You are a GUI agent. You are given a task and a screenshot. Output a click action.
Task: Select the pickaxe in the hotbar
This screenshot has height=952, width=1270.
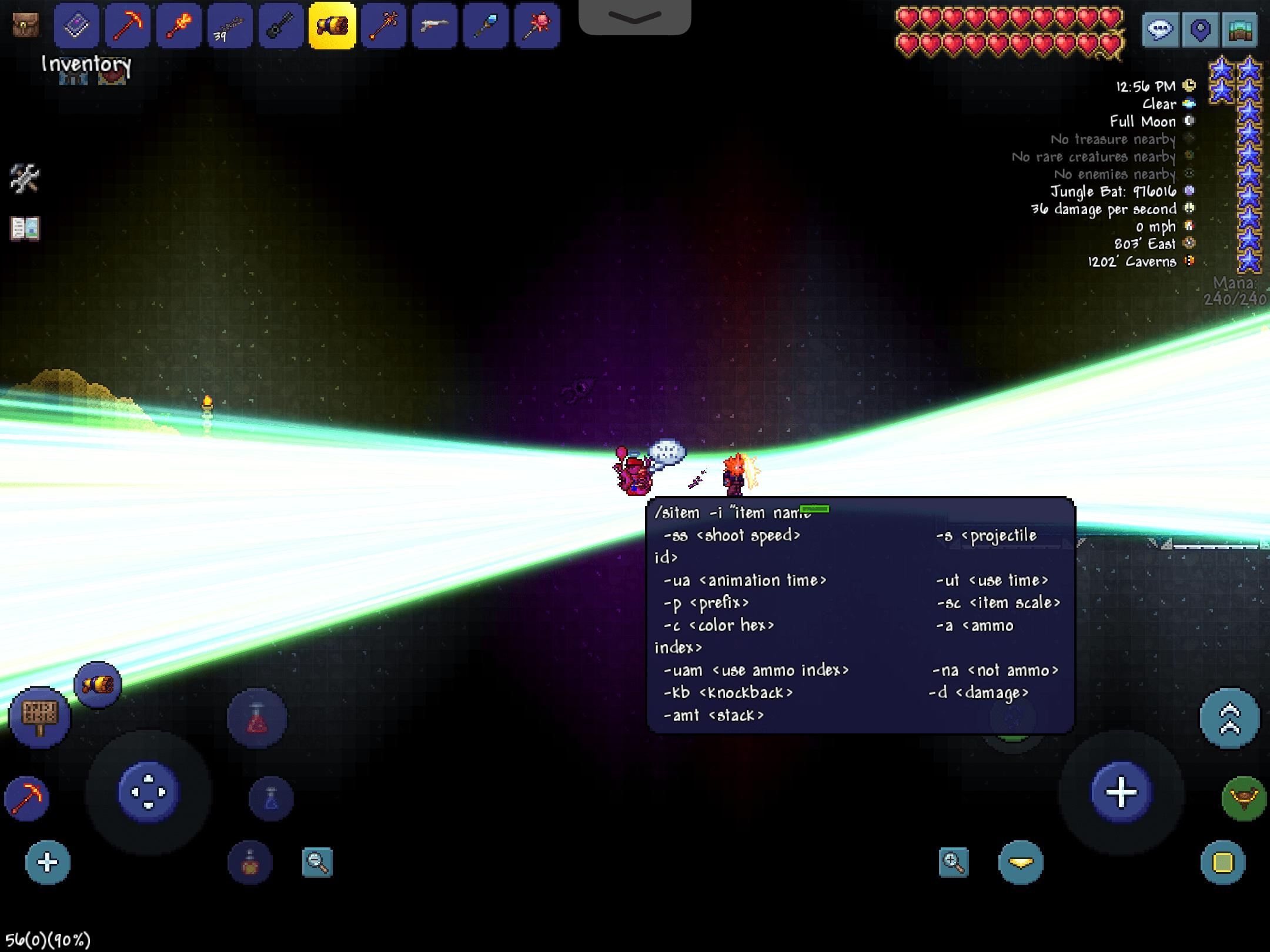point(127,25)
